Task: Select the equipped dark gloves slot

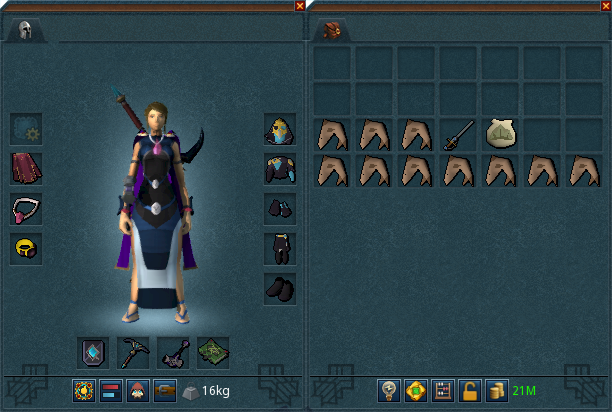Action: click(x=279, y=209)
